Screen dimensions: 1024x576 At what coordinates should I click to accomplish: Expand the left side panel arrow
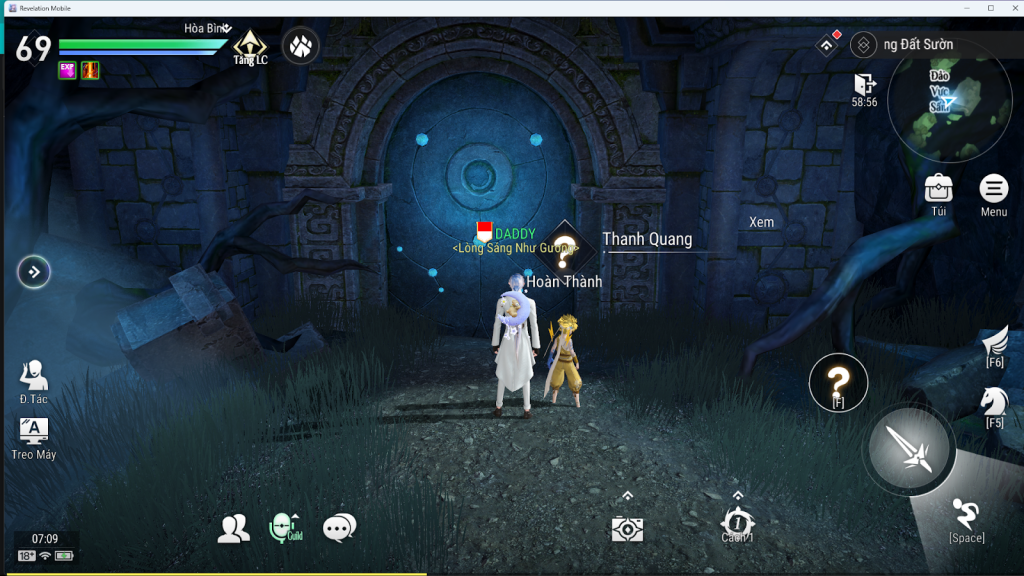(x=34, y=271)
